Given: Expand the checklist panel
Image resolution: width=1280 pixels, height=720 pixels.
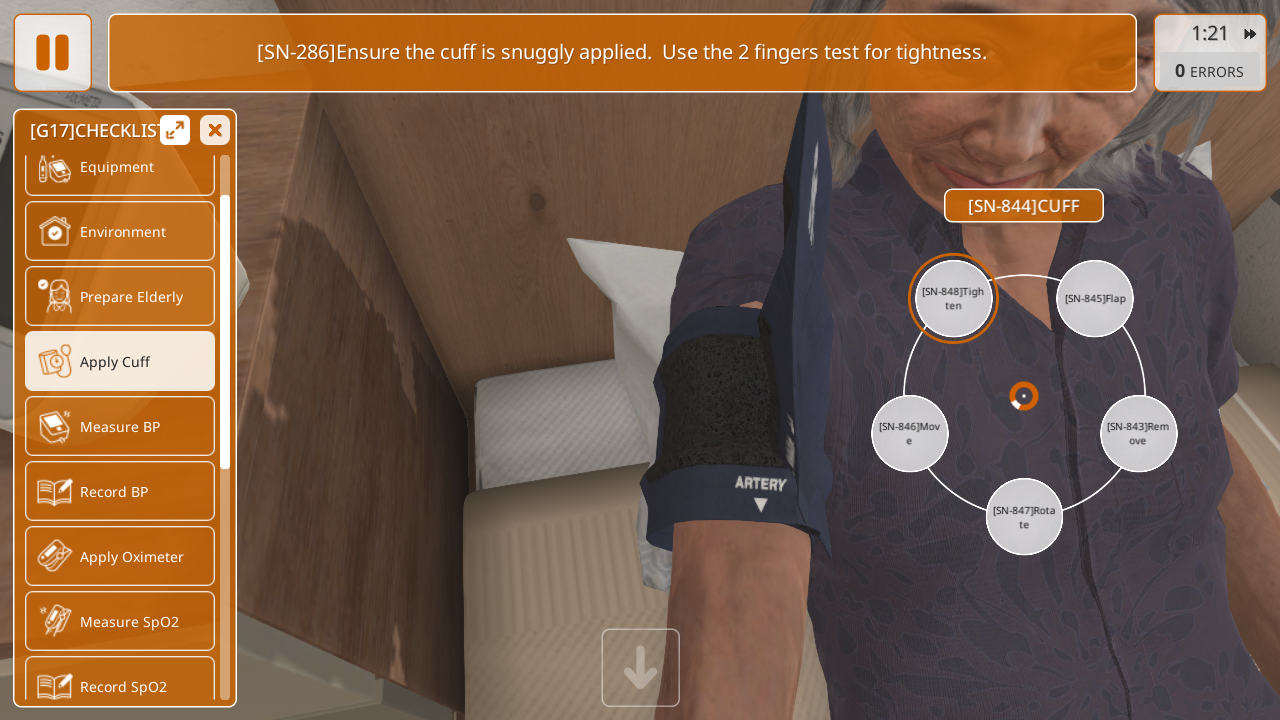Looking at the screenshot, I should click(x=175, y=130).
